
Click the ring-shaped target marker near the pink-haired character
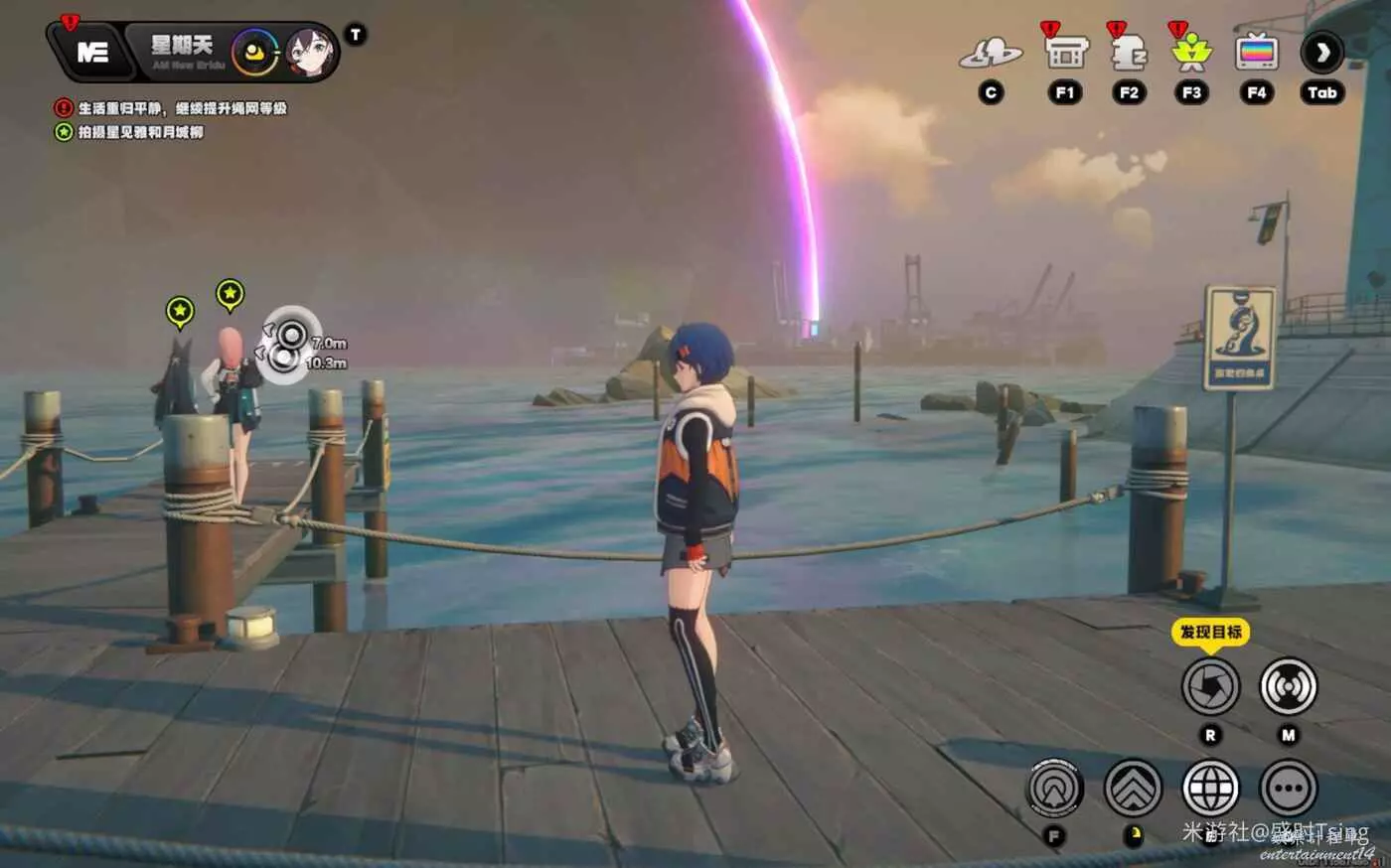click(x=287, y=344)
